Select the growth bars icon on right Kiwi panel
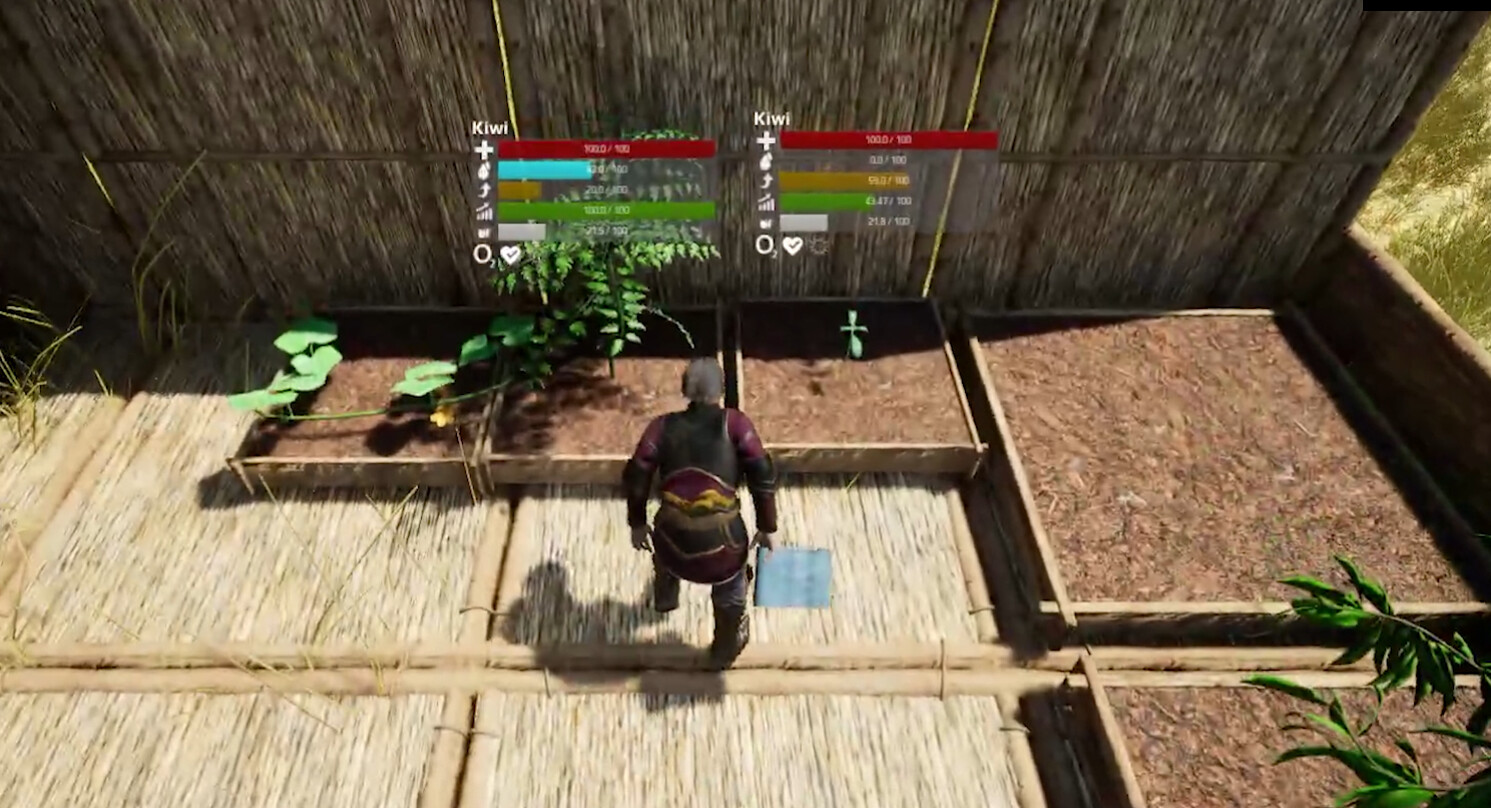 pos(764,201)
